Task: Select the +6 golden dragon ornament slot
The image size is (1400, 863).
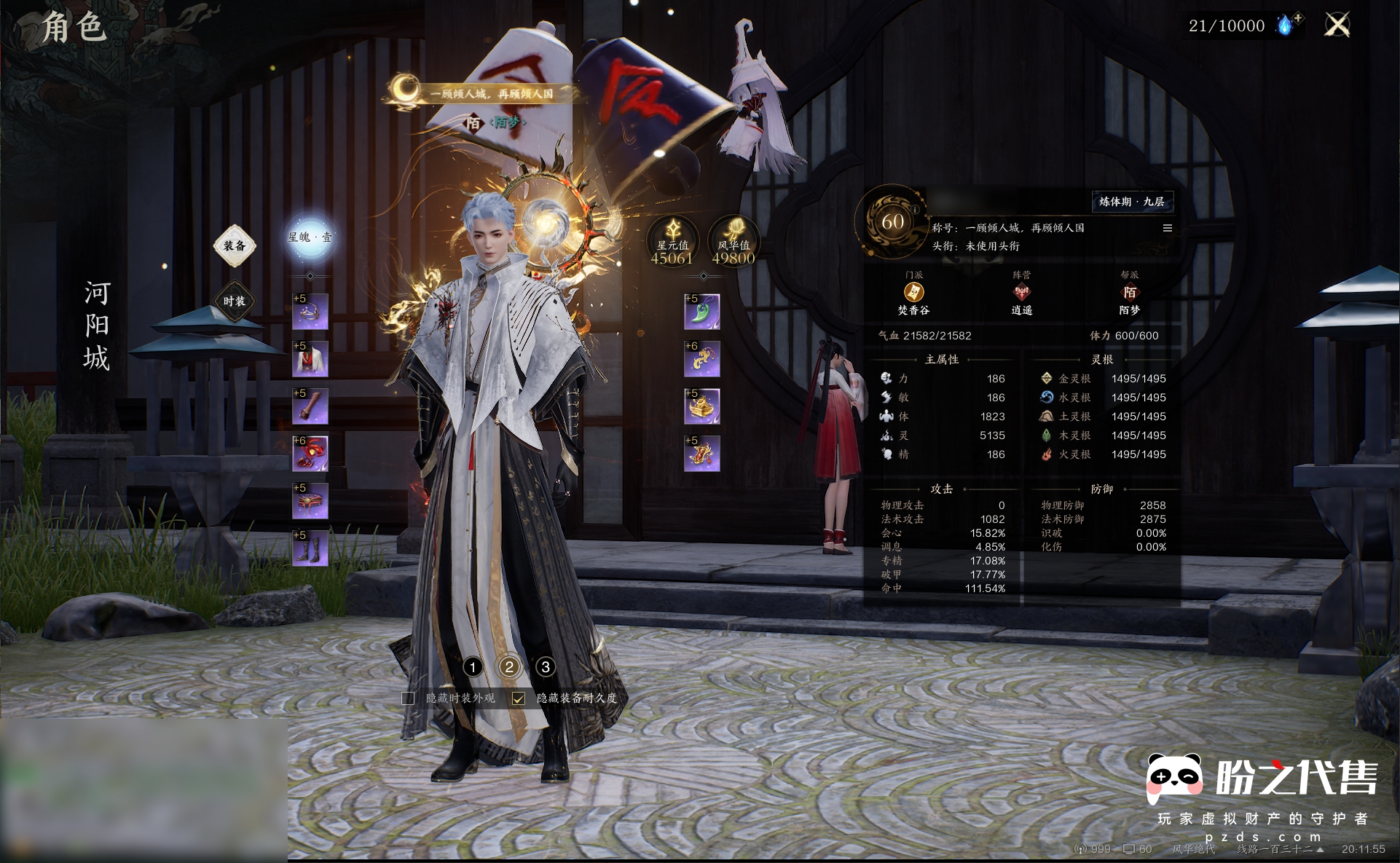Action: 702,359
